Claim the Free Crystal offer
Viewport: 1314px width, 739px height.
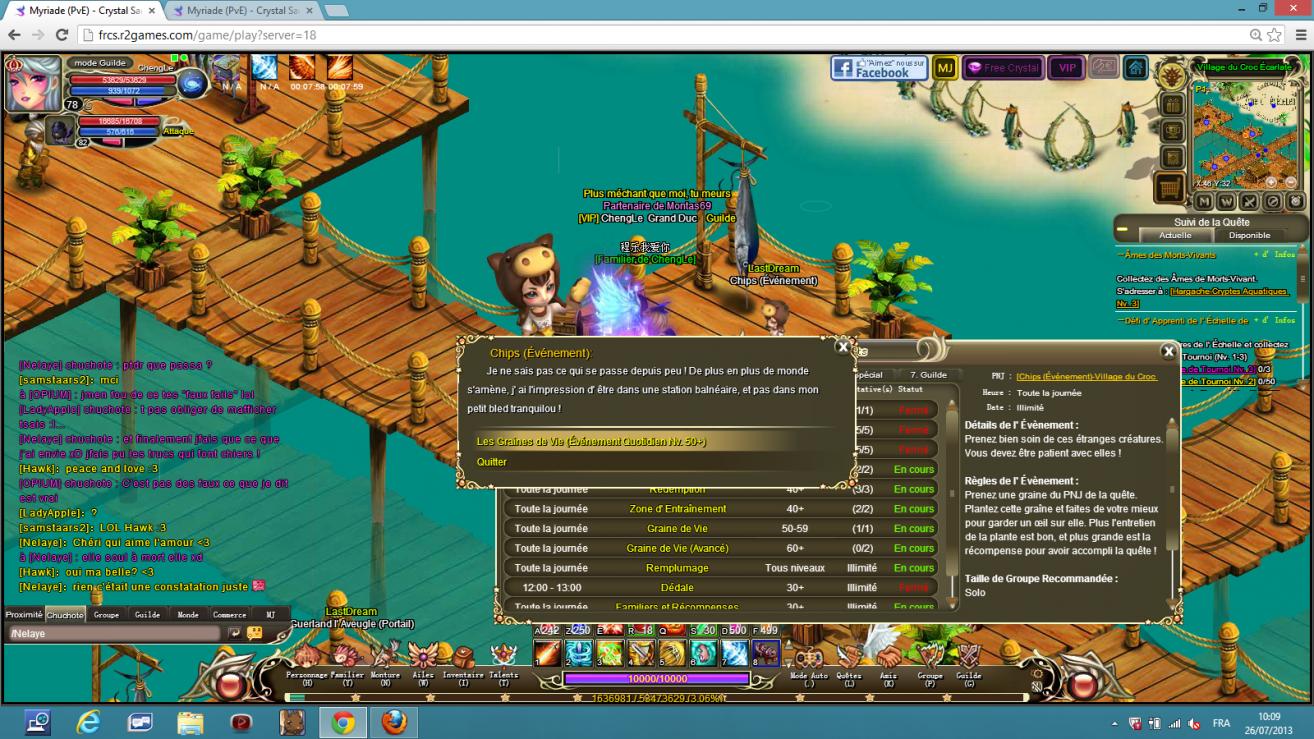(x=1002, y=68)
